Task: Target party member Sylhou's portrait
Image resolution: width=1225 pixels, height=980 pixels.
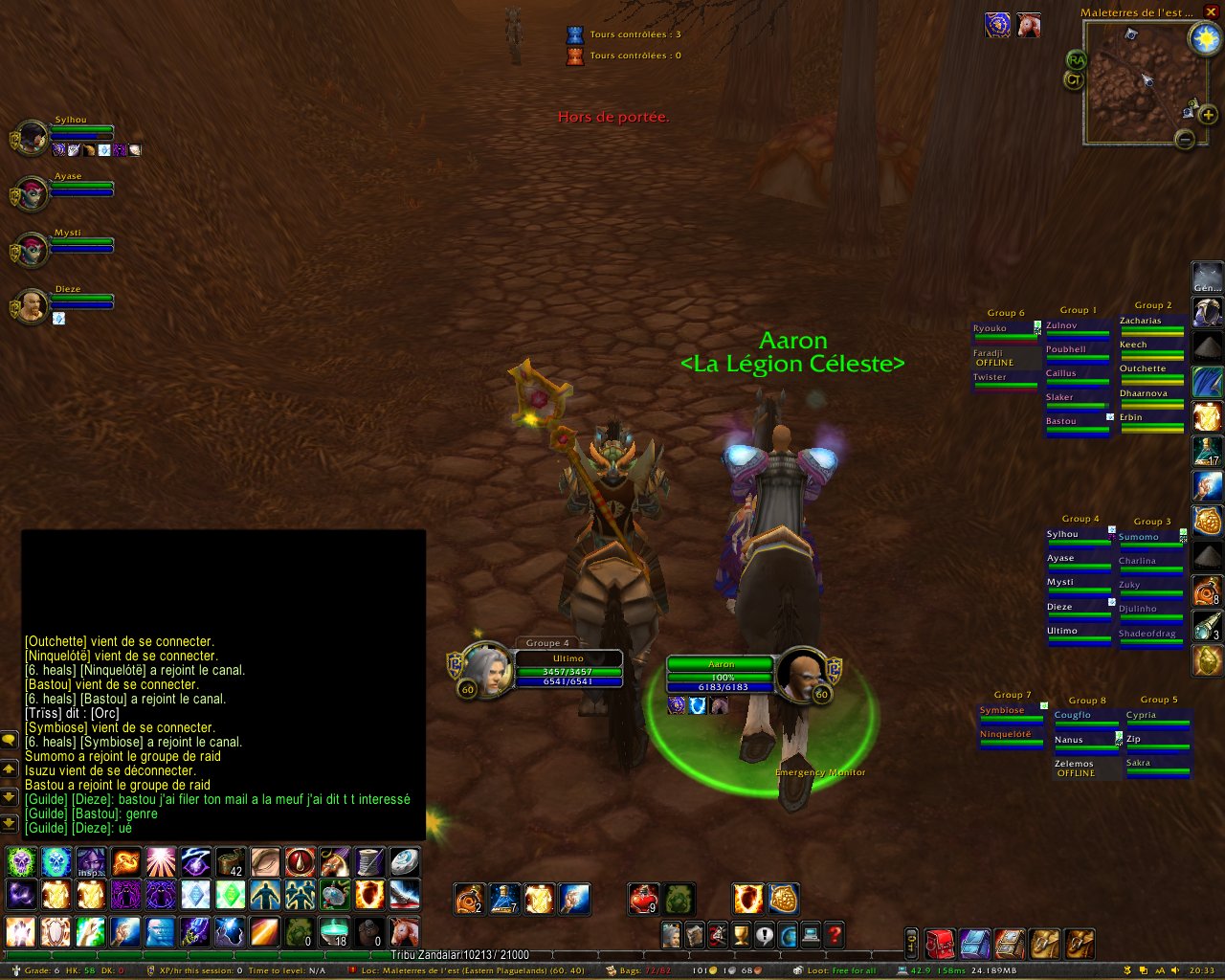Action: tap(32, 138)
